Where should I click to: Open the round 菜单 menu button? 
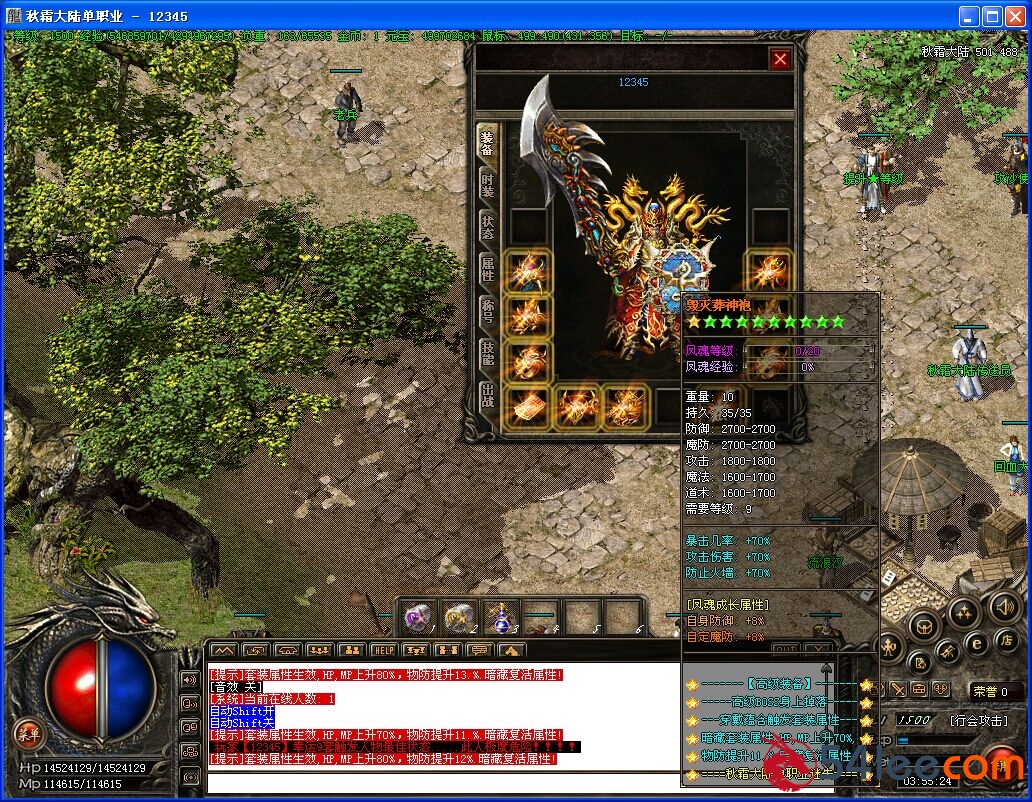[x=29, y=733]
